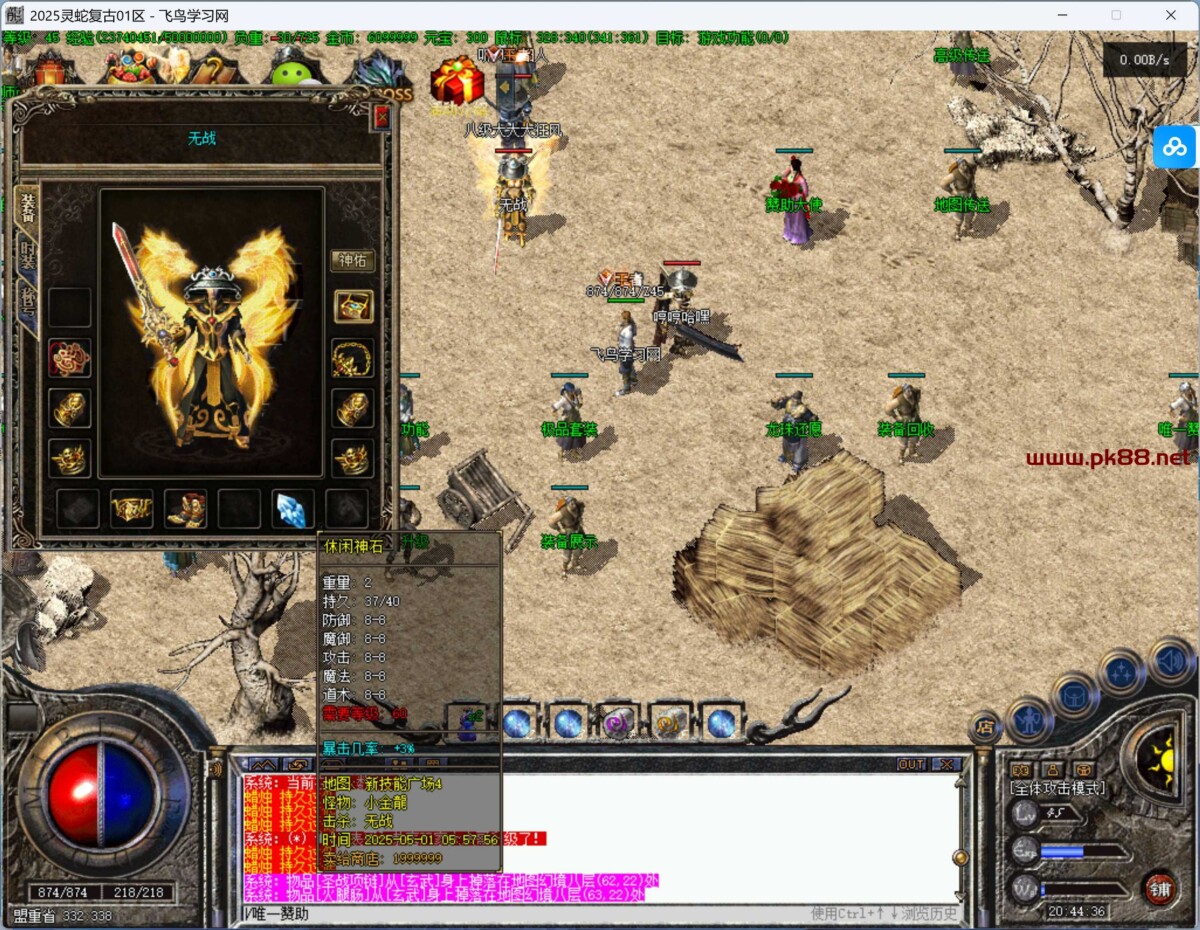Open the red gift box icon

[457, 80]
